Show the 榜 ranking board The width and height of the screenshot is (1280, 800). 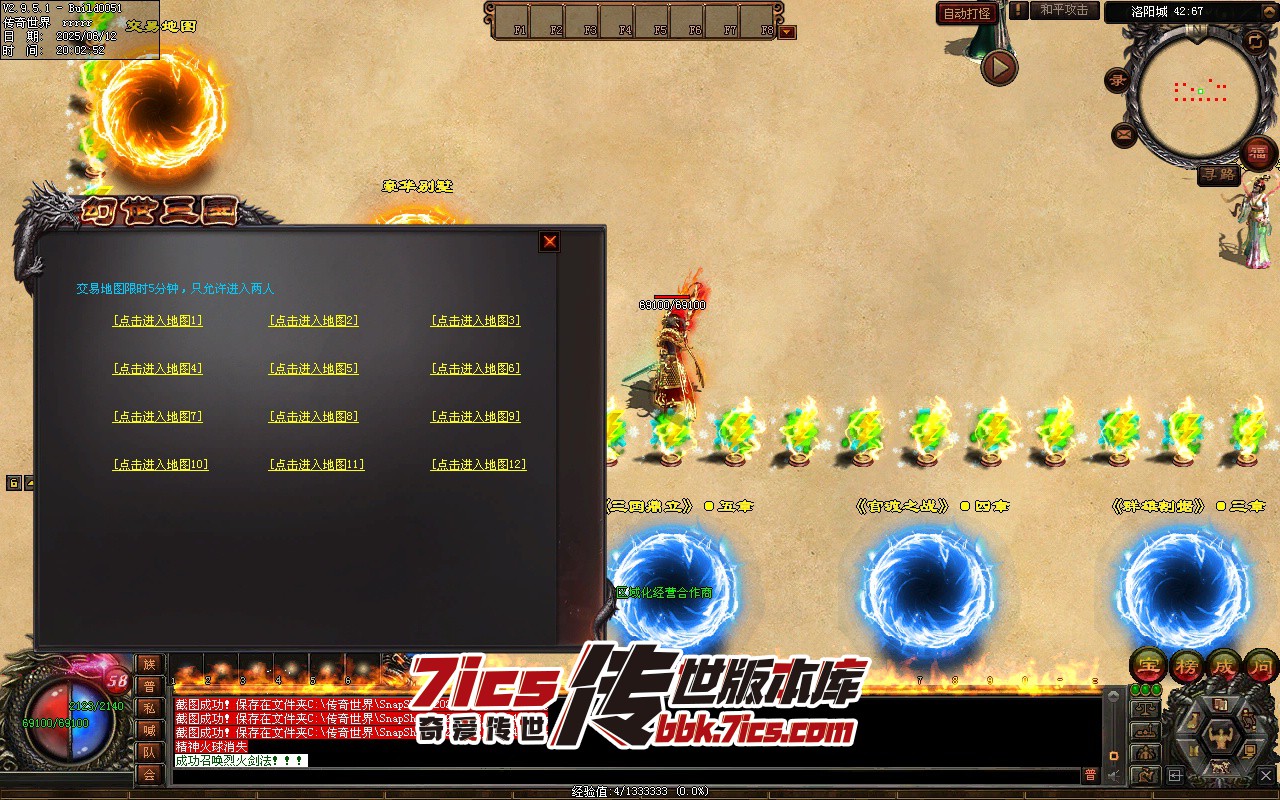coord(1186,664)
